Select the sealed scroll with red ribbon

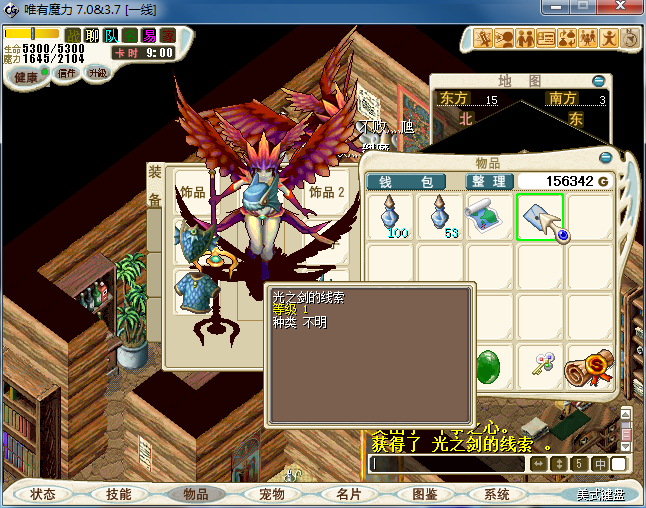[588, 366]
